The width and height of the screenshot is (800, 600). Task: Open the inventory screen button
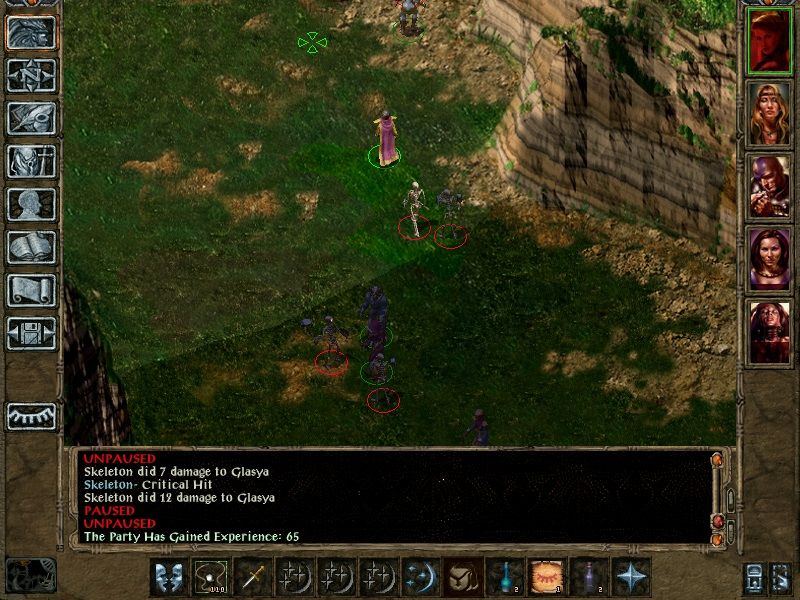click(32, 161)
